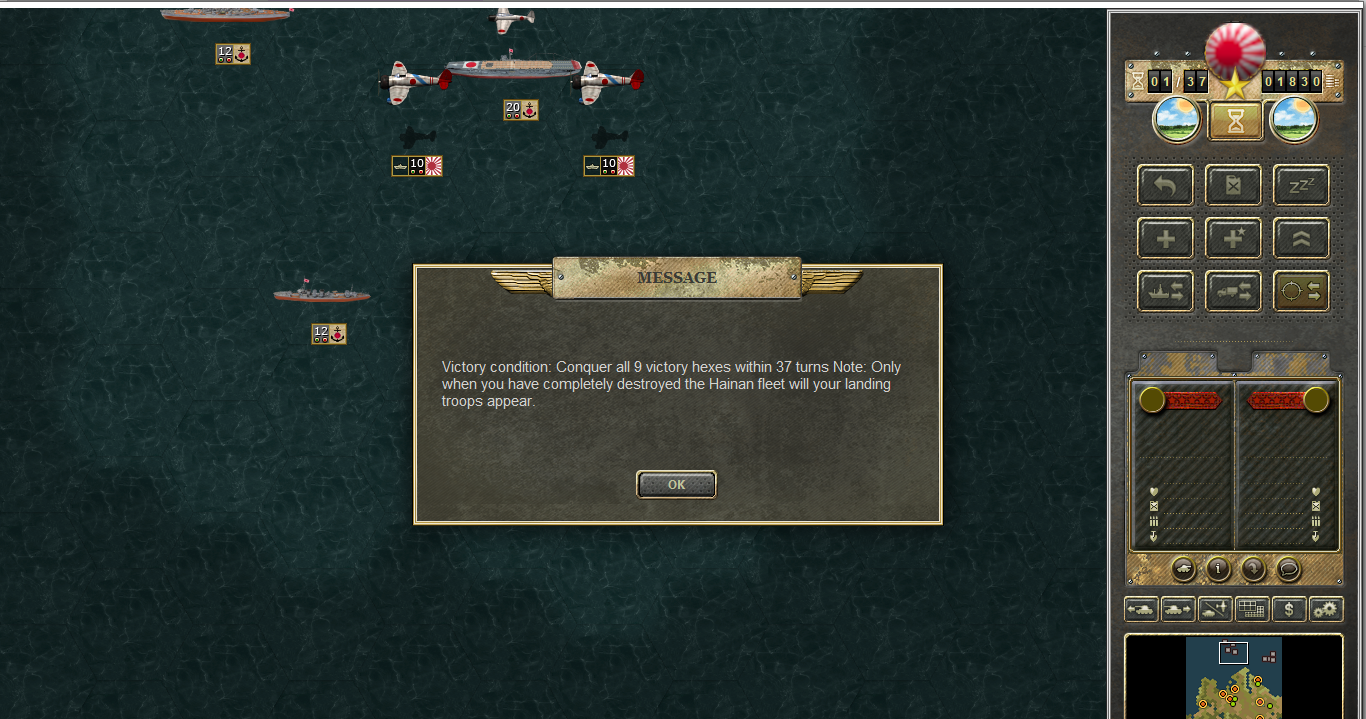
Task: Select the next unit tank arrow button
Action: [x=1178, y=608]
